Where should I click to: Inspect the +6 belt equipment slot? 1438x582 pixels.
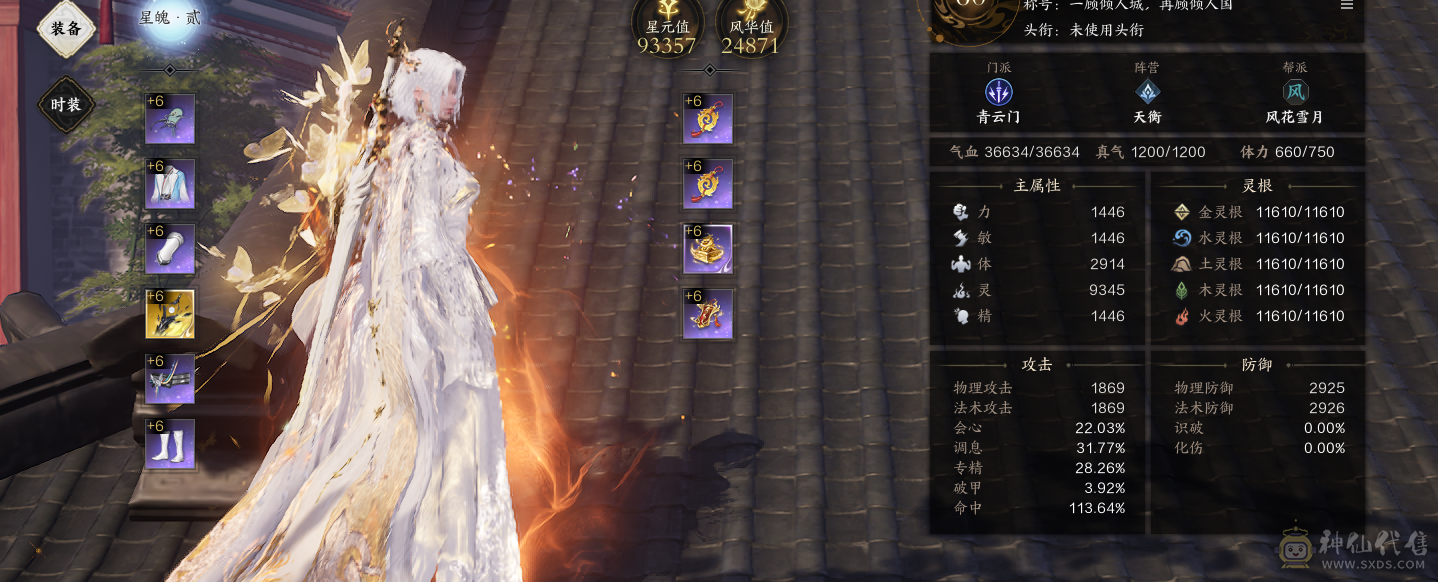pos(170,379)
